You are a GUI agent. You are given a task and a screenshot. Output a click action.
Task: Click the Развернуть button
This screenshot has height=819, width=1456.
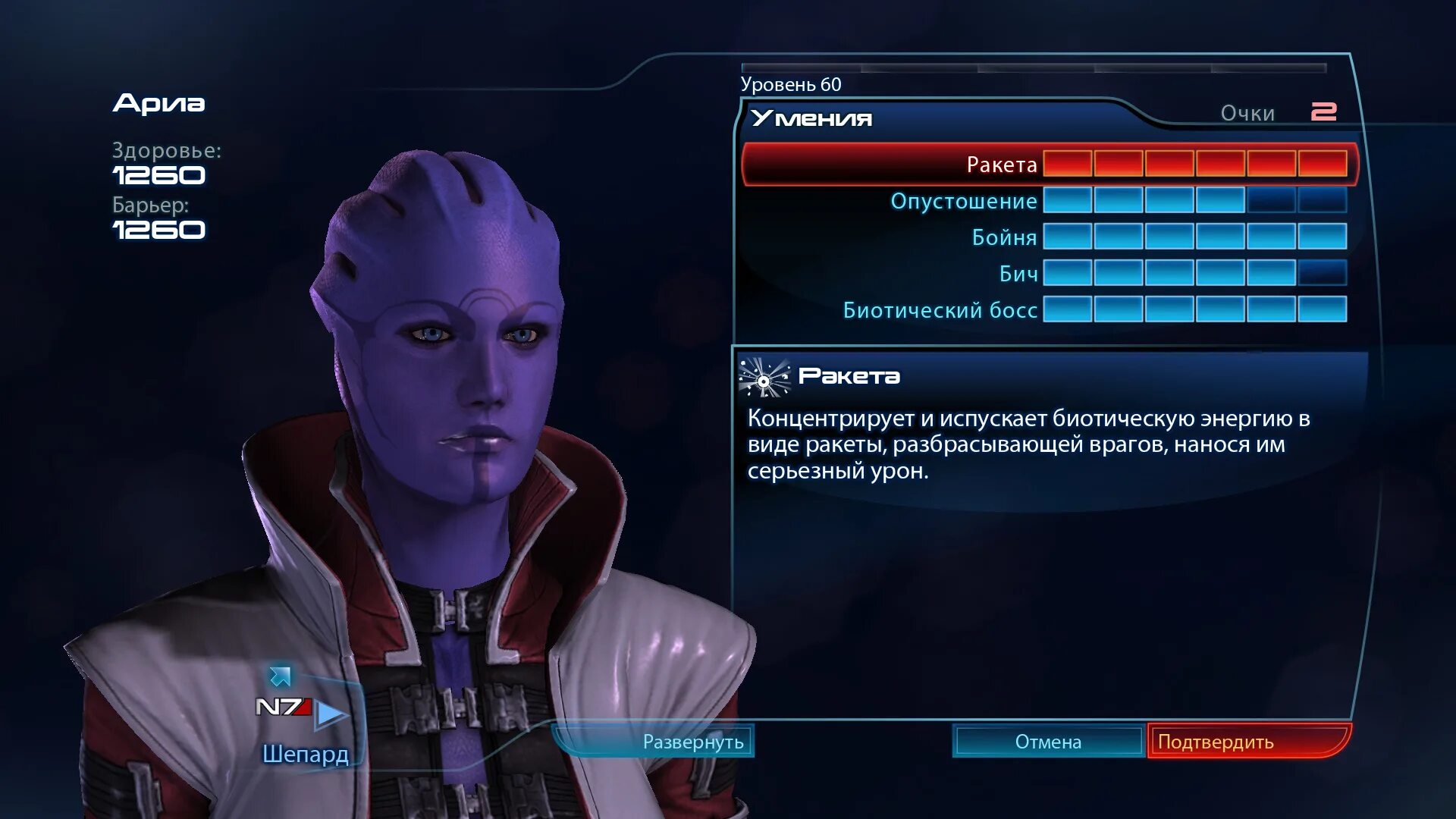[692, 742]
